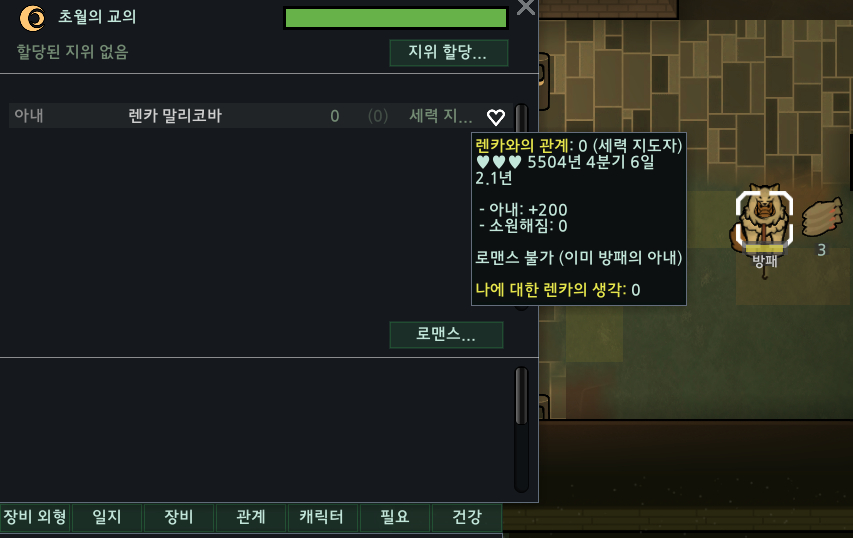Switch to the 장비 외형 tab
853x538 pixels.
point(35,517)
